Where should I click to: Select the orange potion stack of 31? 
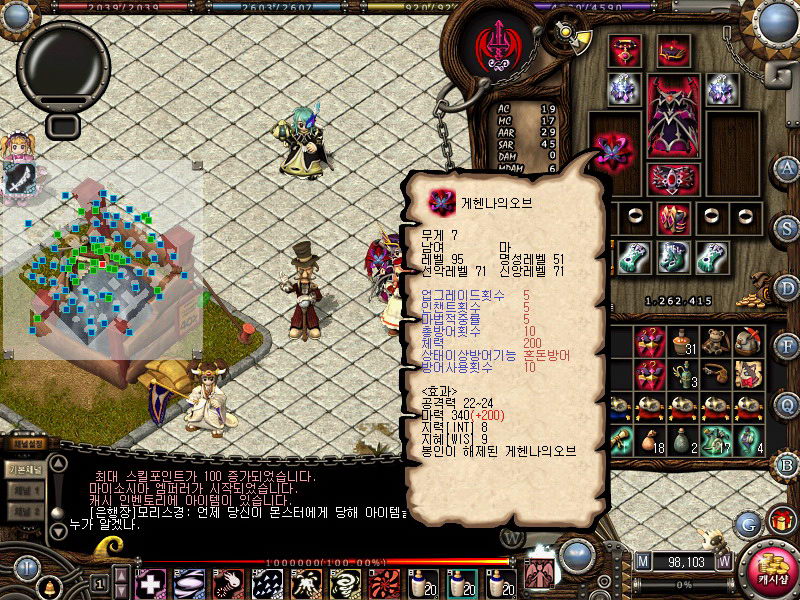click(x=682, y=342)
